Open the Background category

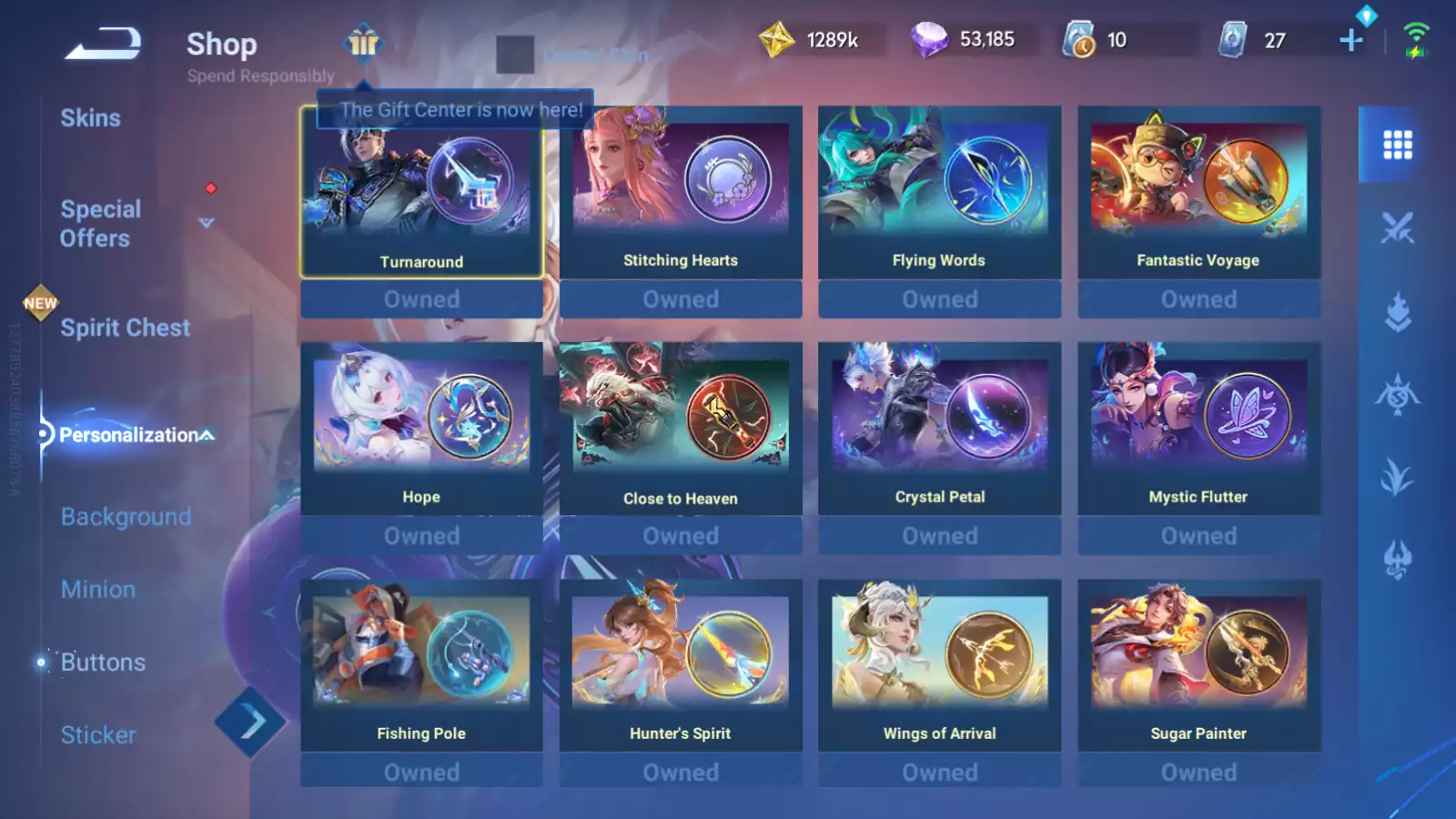(x=125, y=517)
